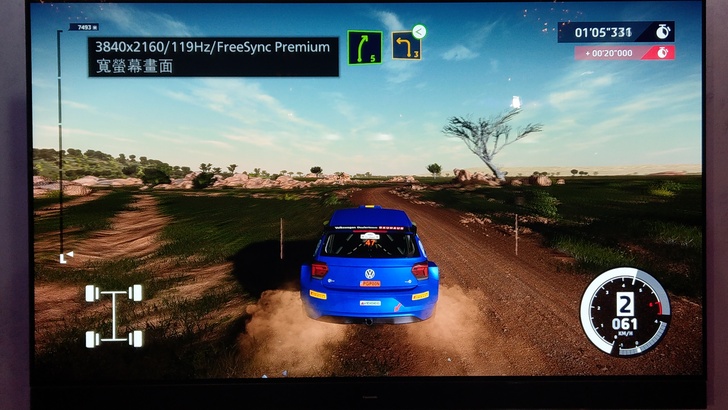Select the yellow left turn pace note
This screenshot has height=410, width=728.
405,46
